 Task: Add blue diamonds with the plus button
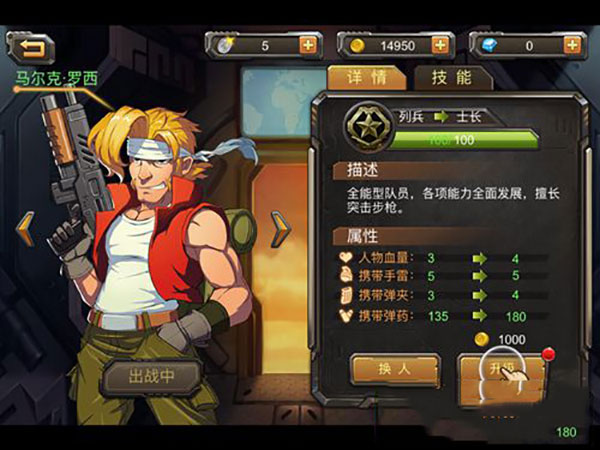[571, 45]
